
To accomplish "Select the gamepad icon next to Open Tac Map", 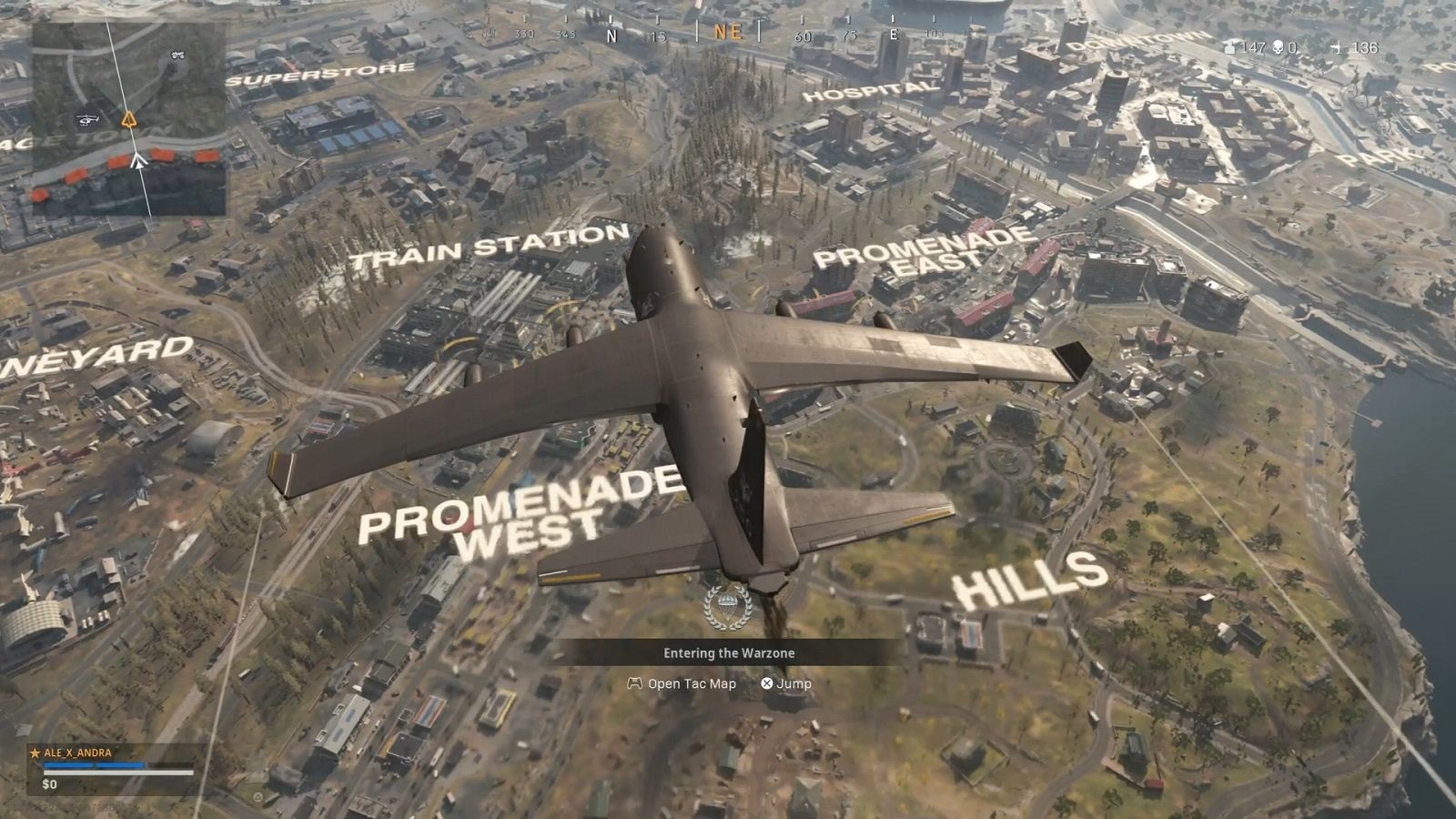I will point(634,683).
